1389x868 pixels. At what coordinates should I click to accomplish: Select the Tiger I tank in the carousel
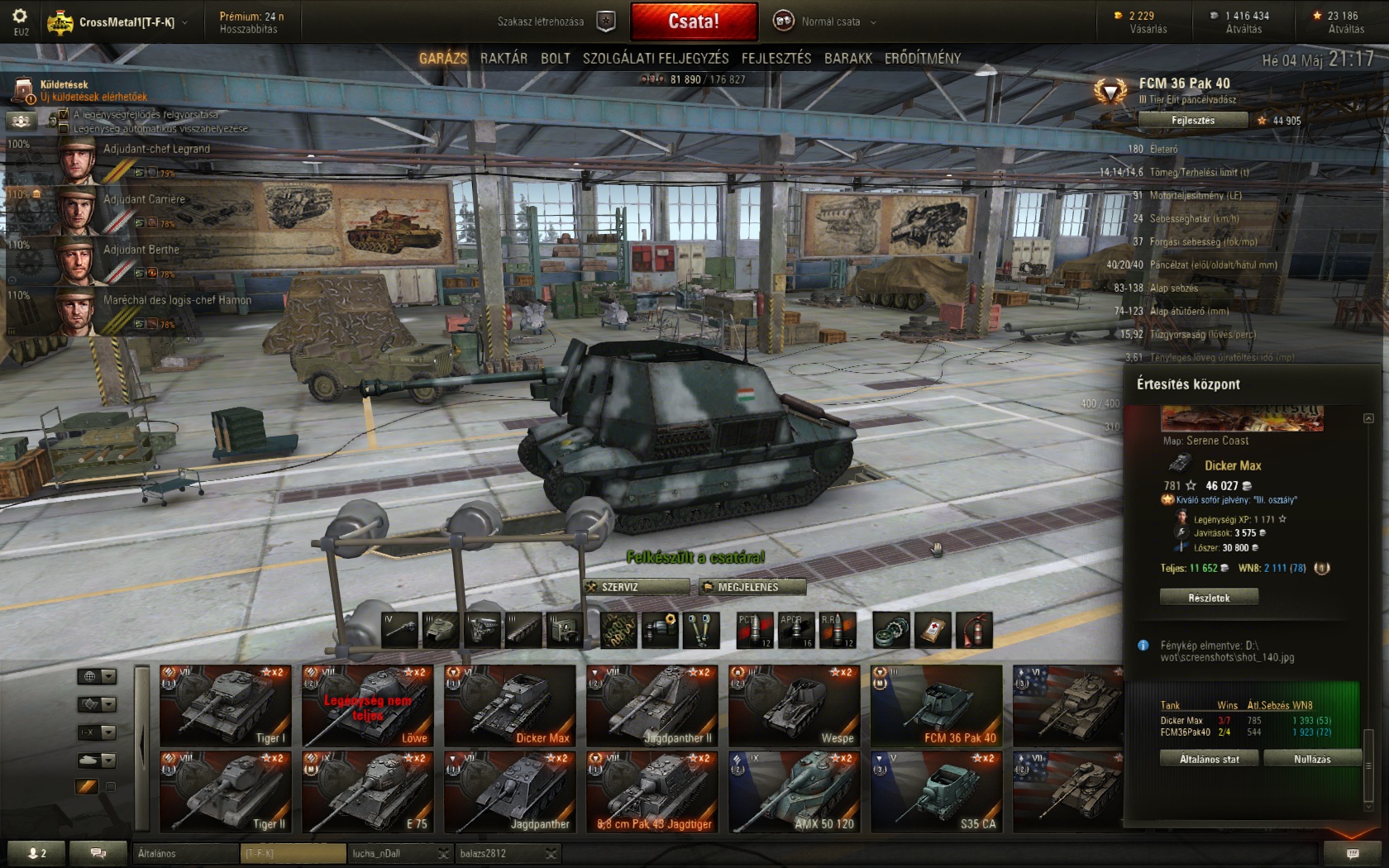[x=225, y=705]
